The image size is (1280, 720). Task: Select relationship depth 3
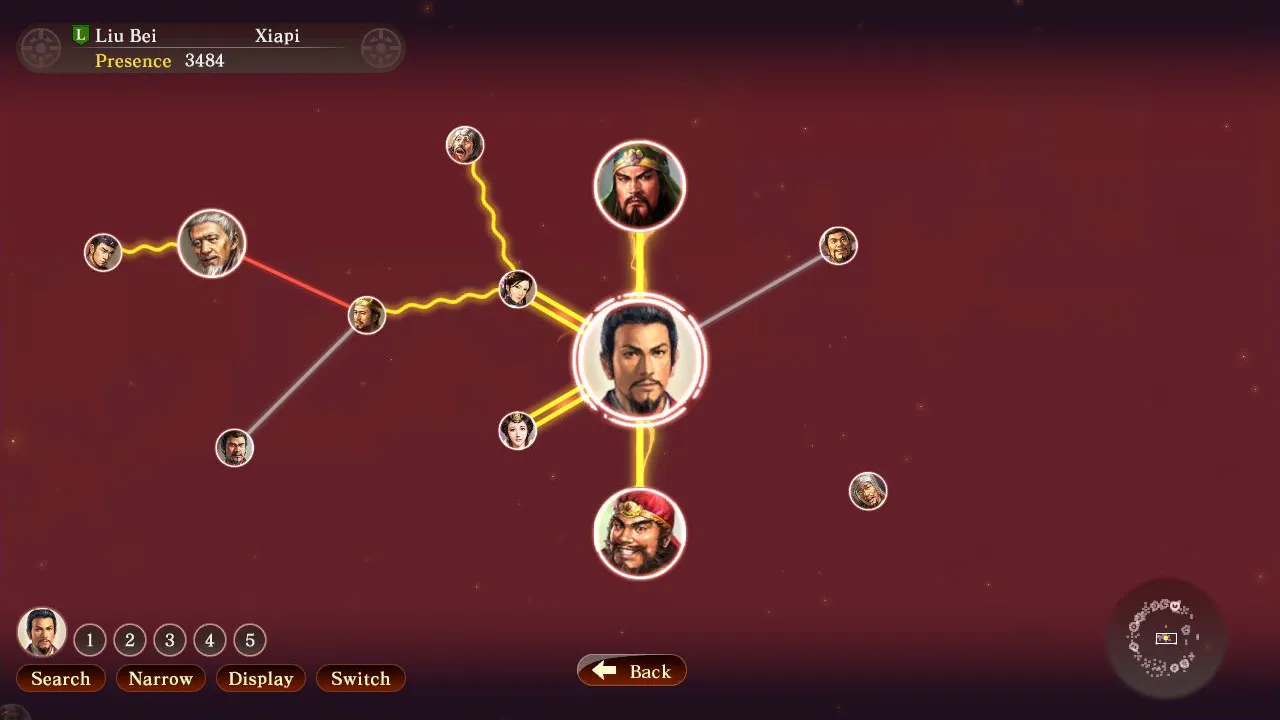pyautogui.click(x=170, y=640)
